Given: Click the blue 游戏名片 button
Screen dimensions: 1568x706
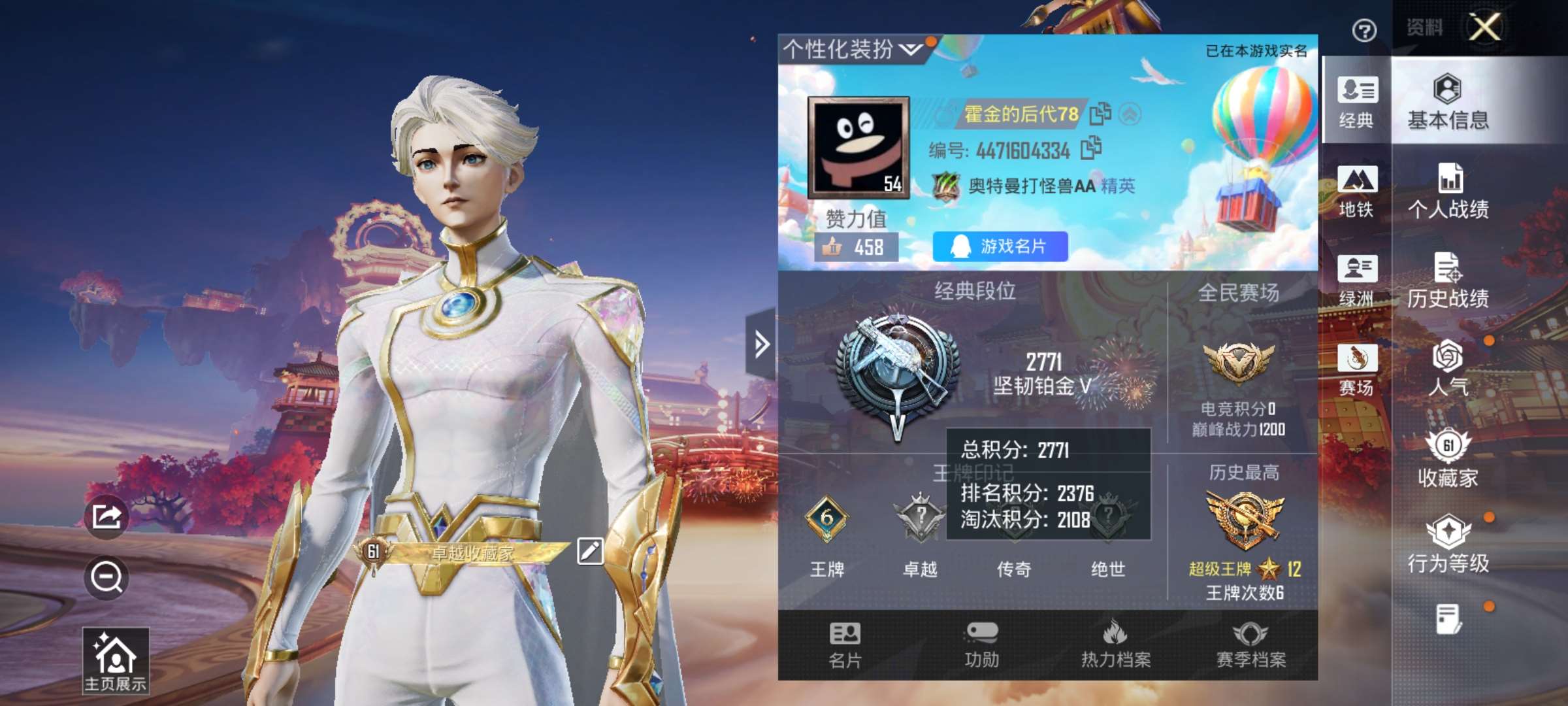Looking at the screenshot, I should 1000,246.
